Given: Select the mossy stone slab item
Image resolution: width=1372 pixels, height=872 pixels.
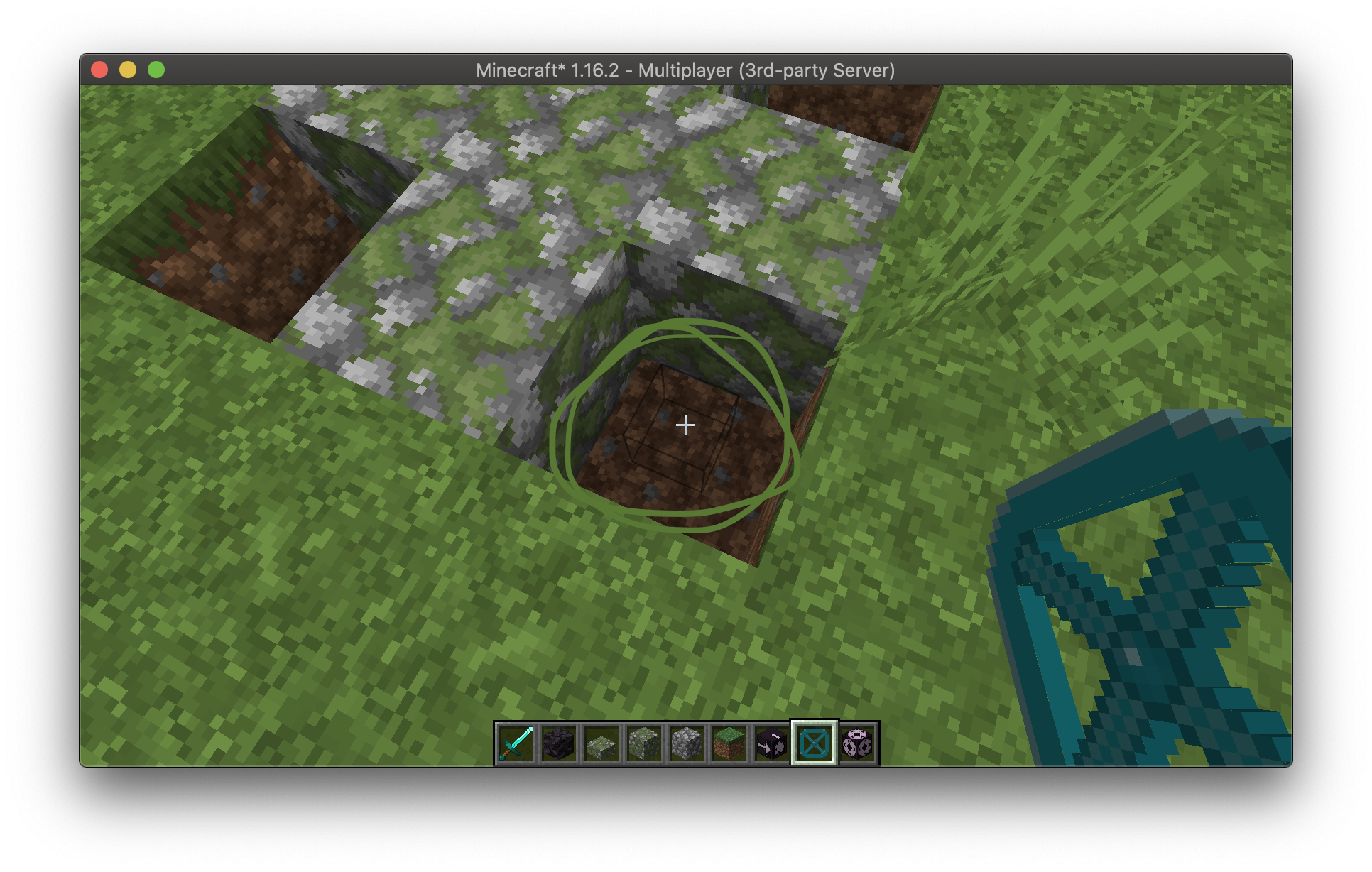Looking at the screenshot, I should pyautogui.click(x=601, y=743).
